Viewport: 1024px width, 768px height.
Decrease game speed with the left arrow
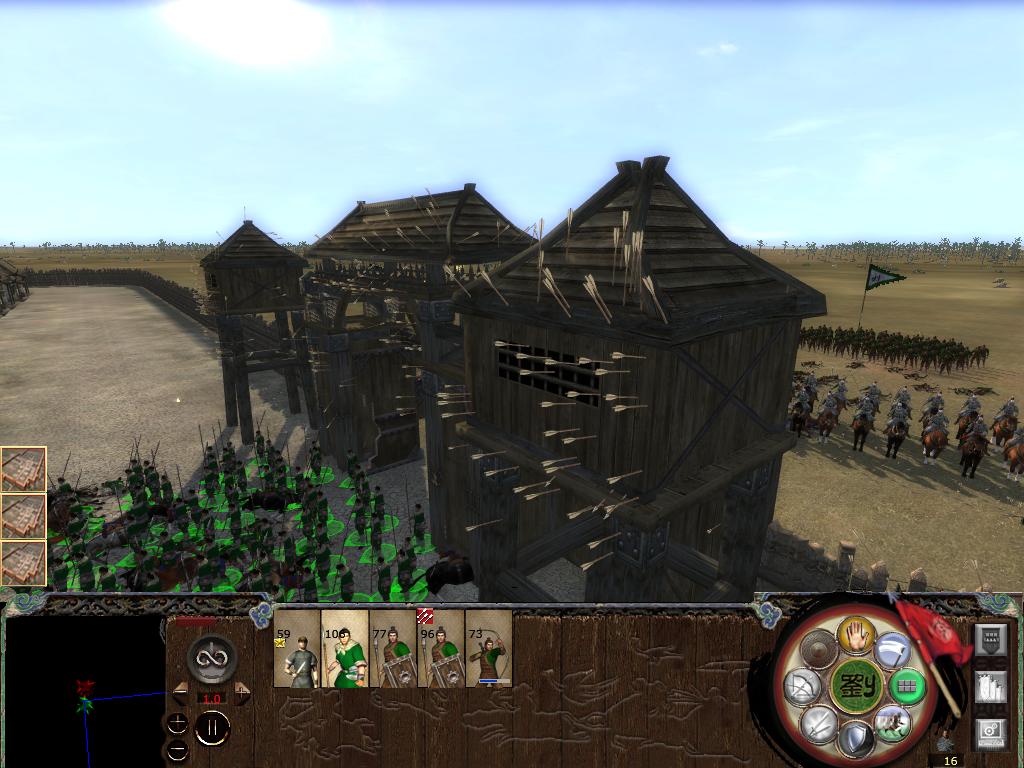click(180, 691)
